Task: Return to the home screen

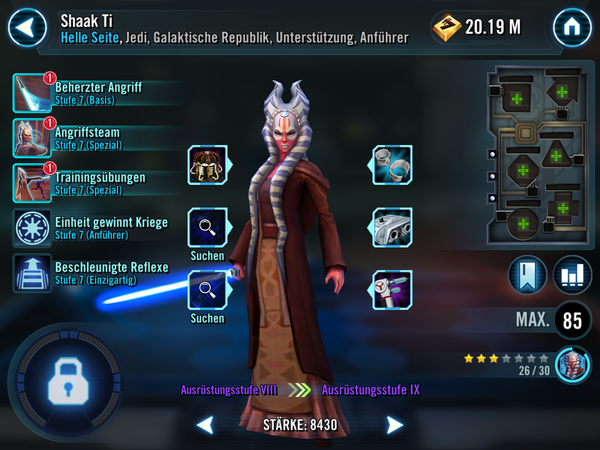Action: click(x=571, y=27)
